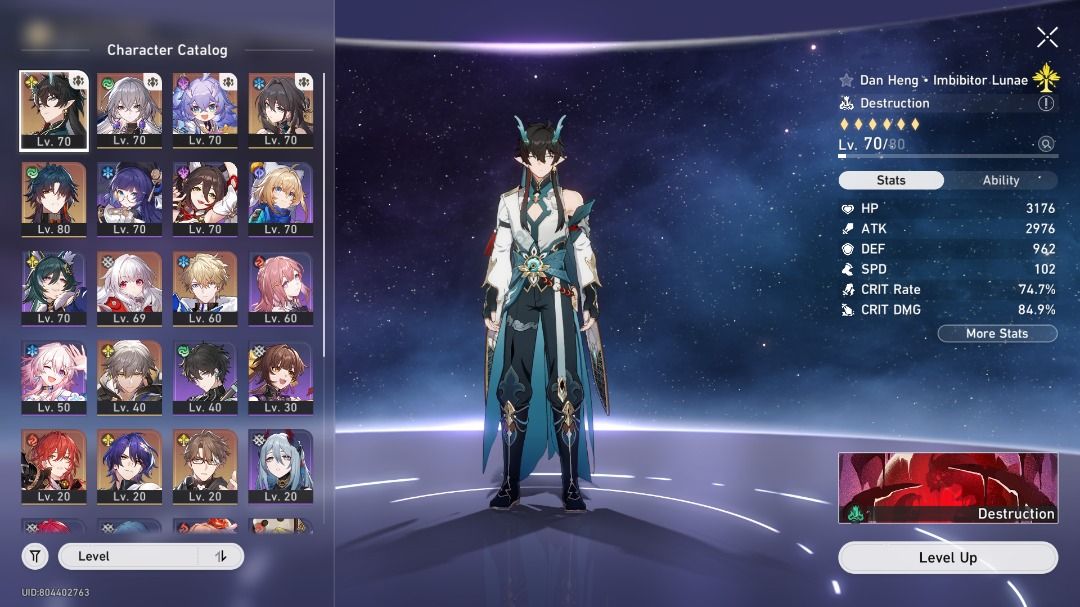Screen dimensions: 1080x607
Task: Open the Level sort dropdown
Action: [130, 556]
